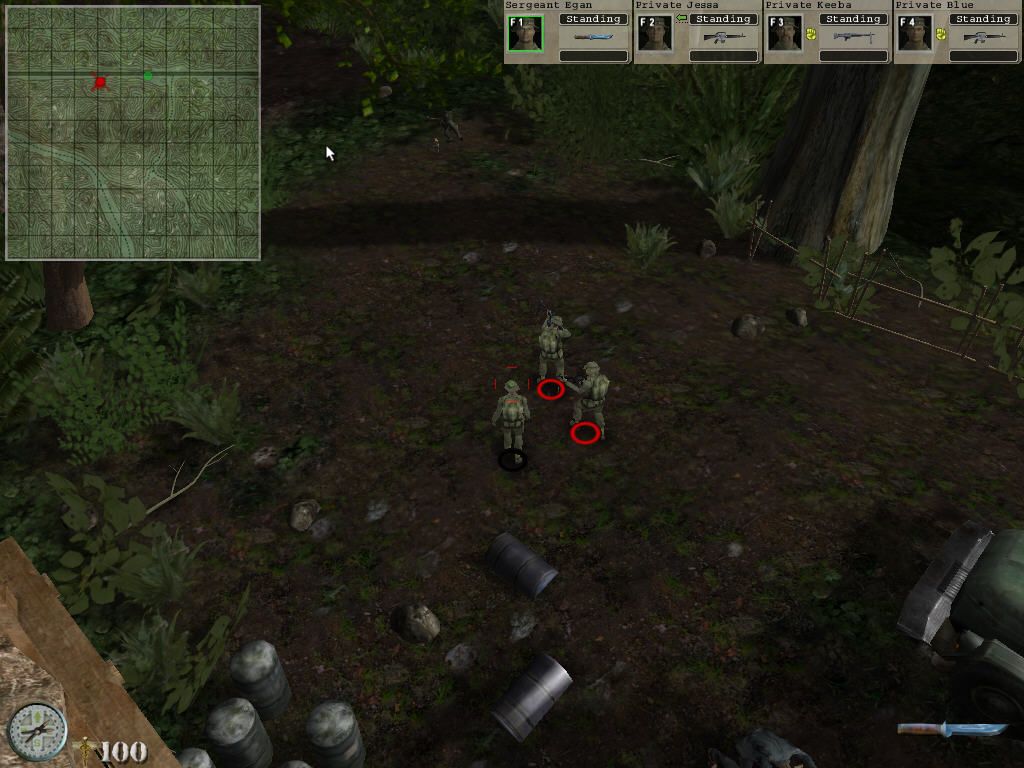Switch Private Keeba's Standing stance
This screenshot has width=1024, height=768.
pyautogui.click(x=854, y=19)
